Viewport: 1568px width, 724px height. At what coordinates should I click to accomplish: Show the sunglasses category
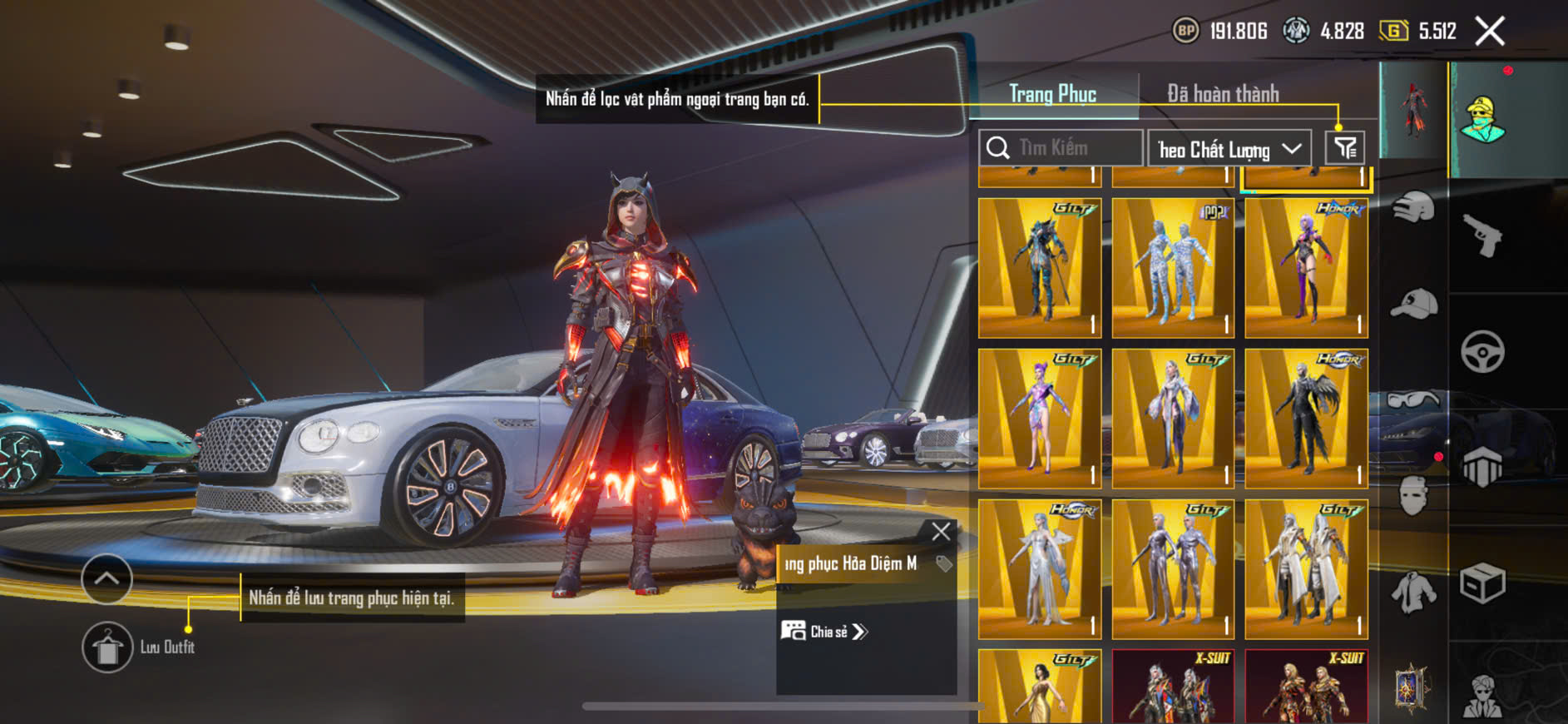(1413, 401)
